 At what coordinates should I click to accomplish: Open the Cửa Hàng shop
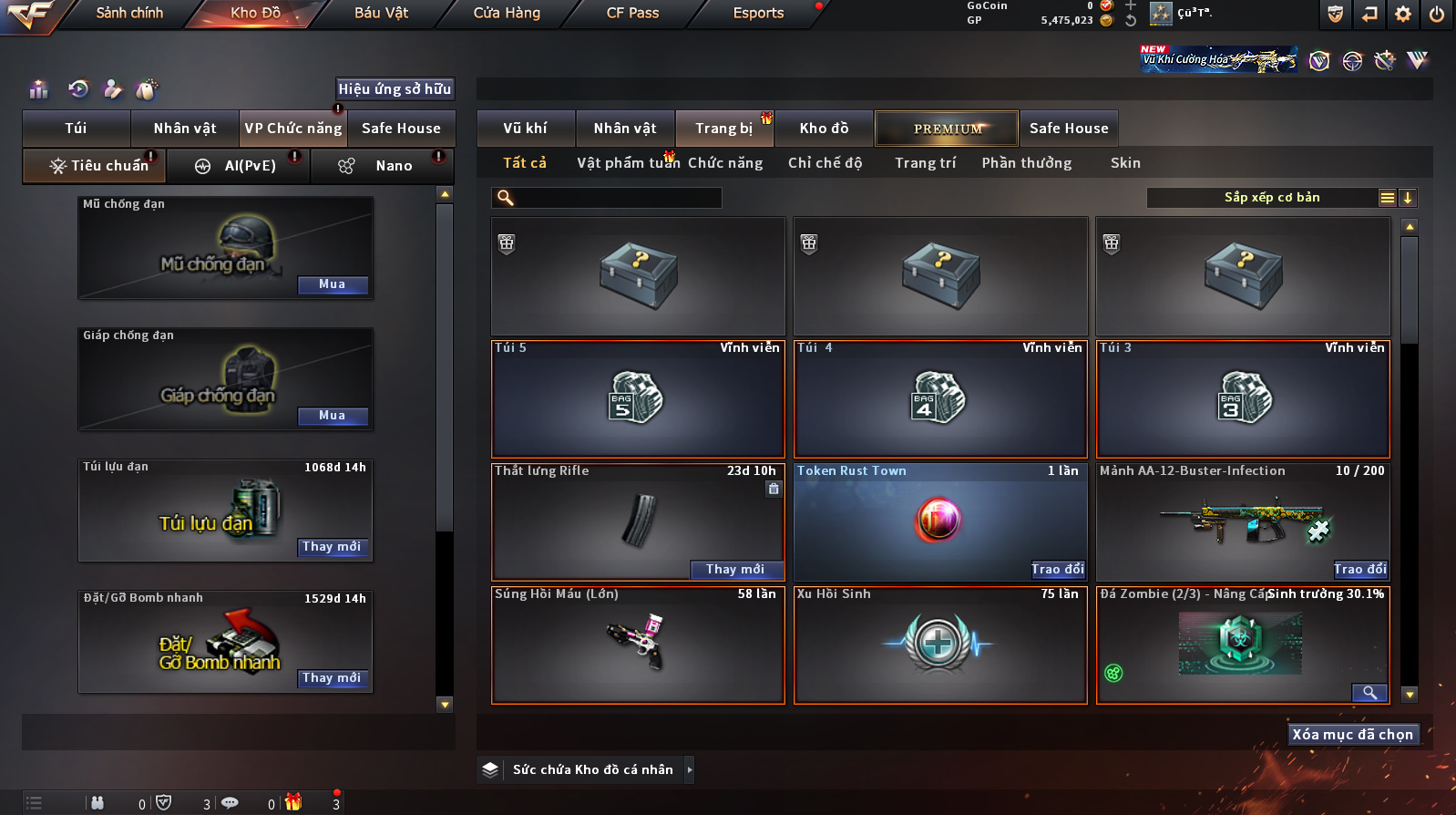(507, 13)
